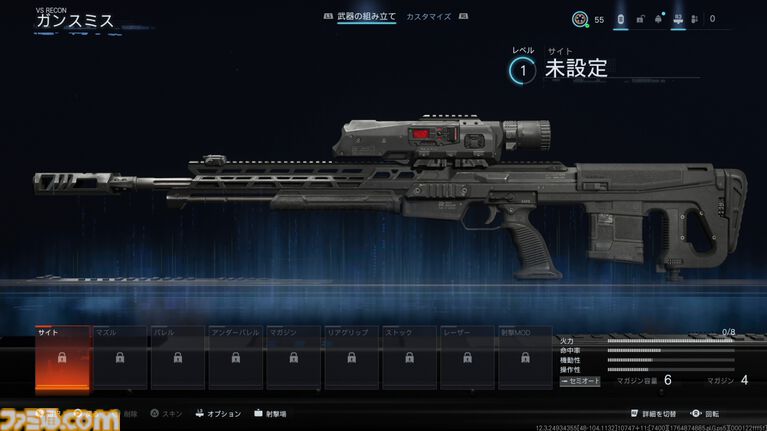Go to the 射撃場 firing range

[270, 412]
